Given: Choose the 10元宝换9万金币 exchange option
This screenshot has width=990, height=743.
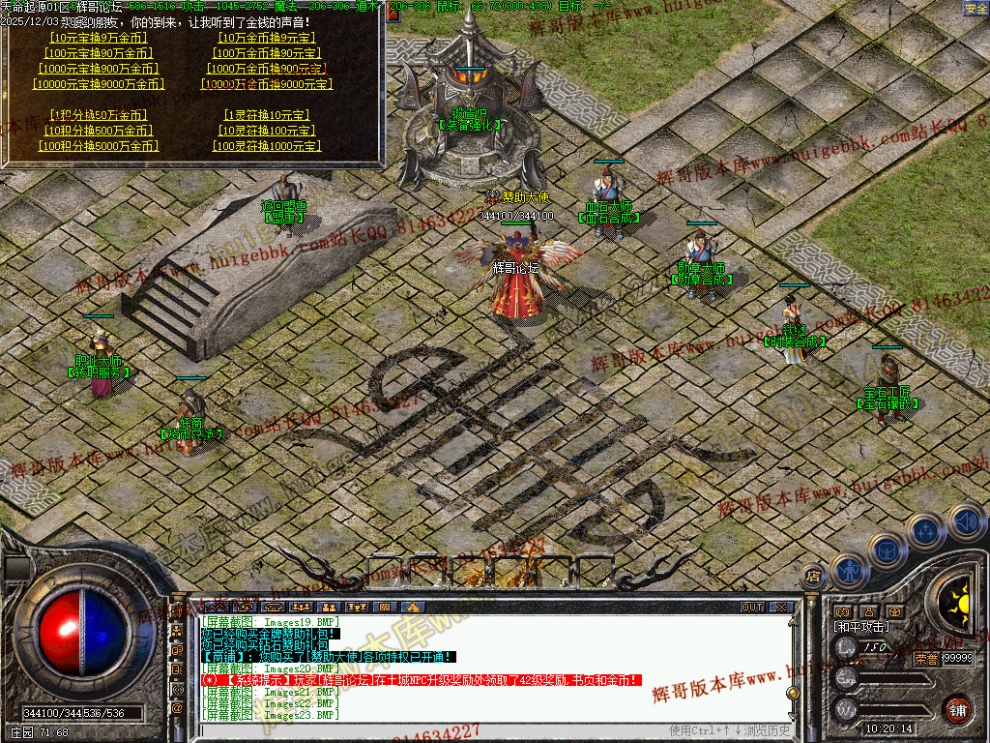Looking at the screenshot, I should pyautogui.click(x=96, y=38).
